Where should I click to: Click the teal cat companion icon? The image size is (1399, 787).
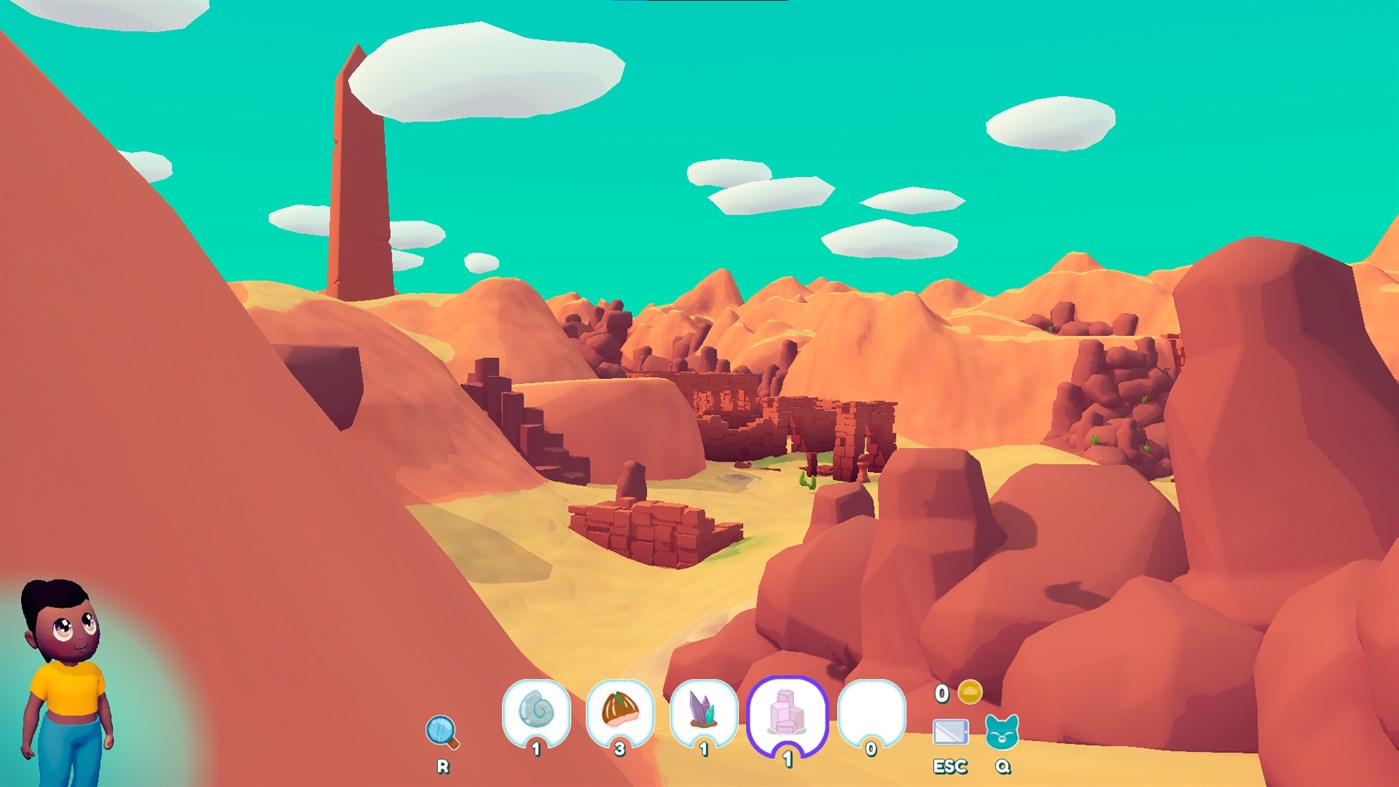tap(1003, 733)
